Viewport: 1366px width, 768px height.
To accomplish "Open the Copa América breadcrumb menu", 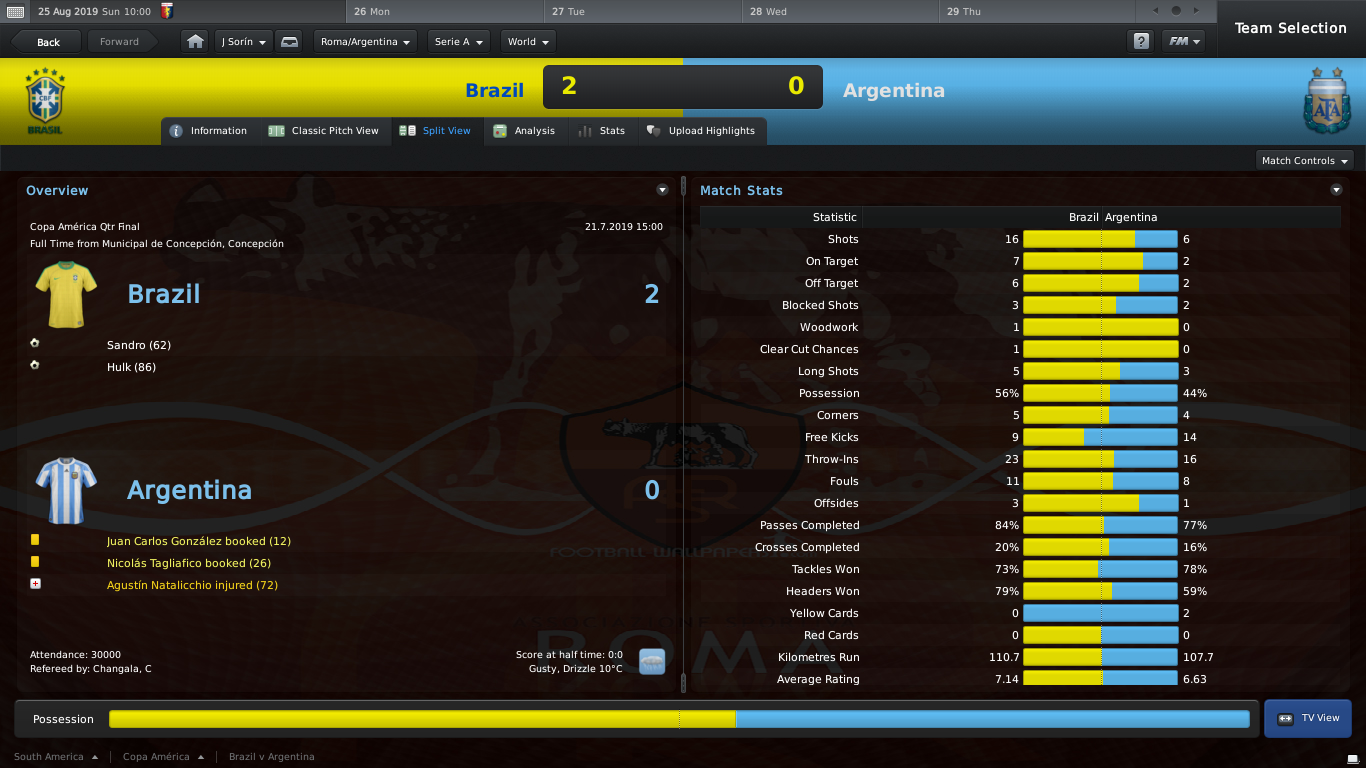I will point(163,757).
